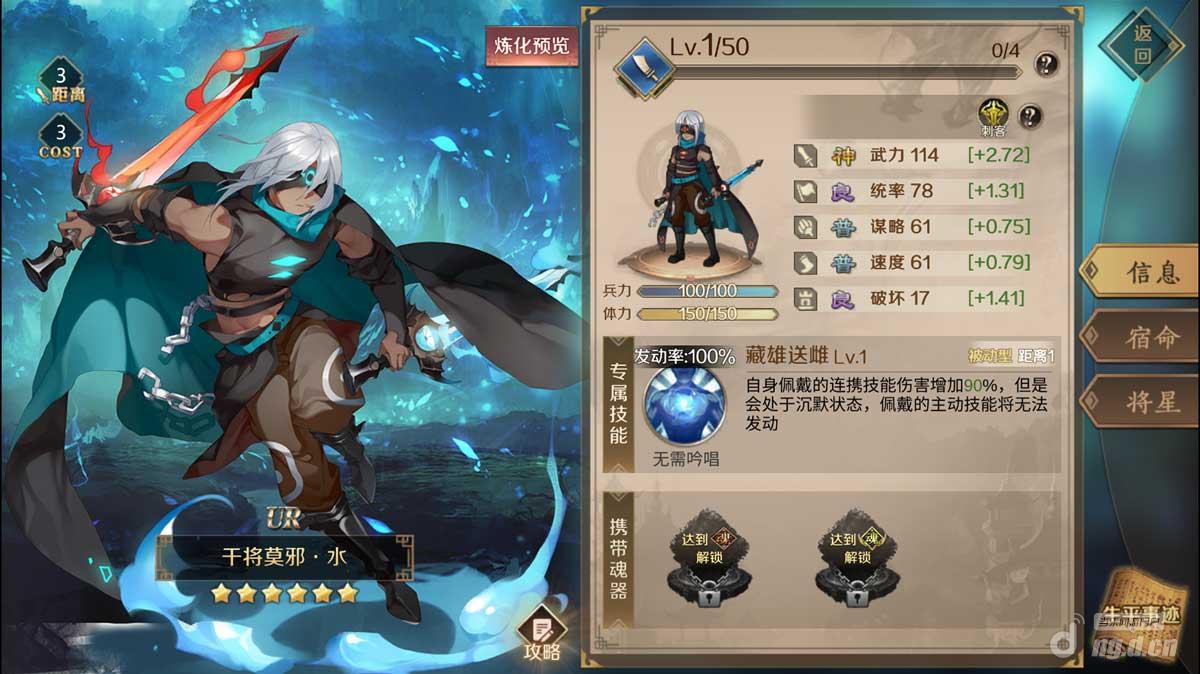
Task: Click the 返回 back button
Action: [1142, 44]
